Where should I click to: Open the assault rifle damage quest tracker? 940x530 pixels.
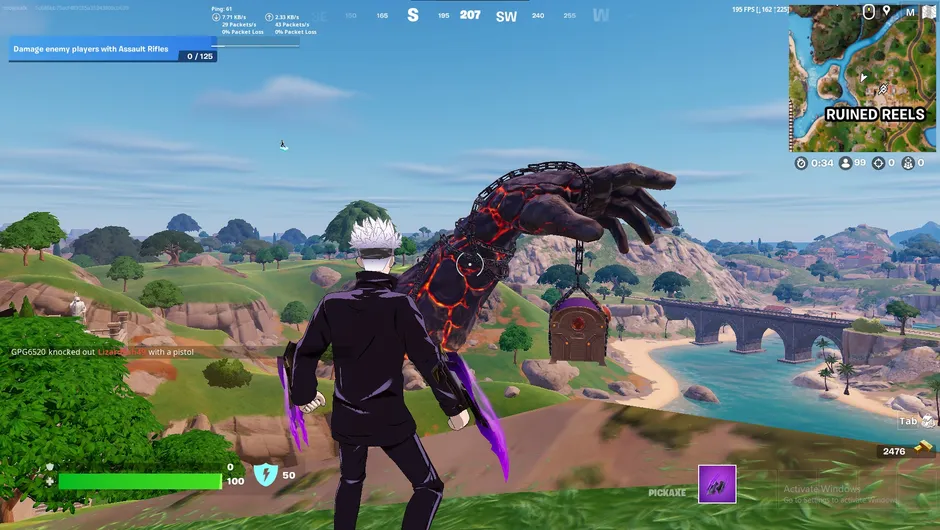click(112, 49)
